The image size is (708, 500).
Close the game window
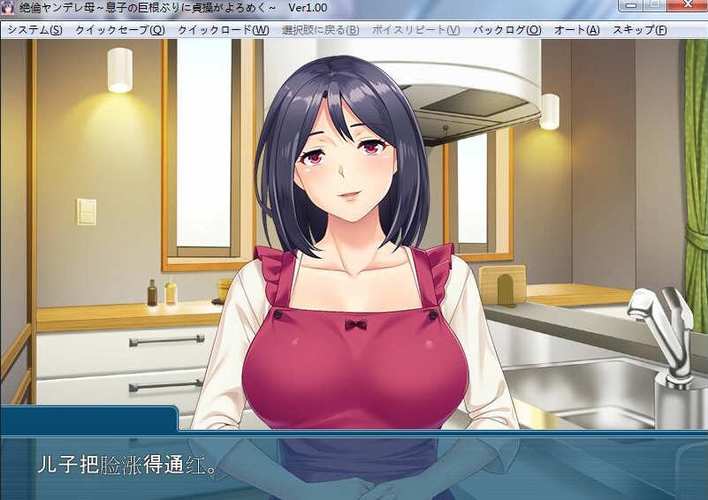coord(689,7)
